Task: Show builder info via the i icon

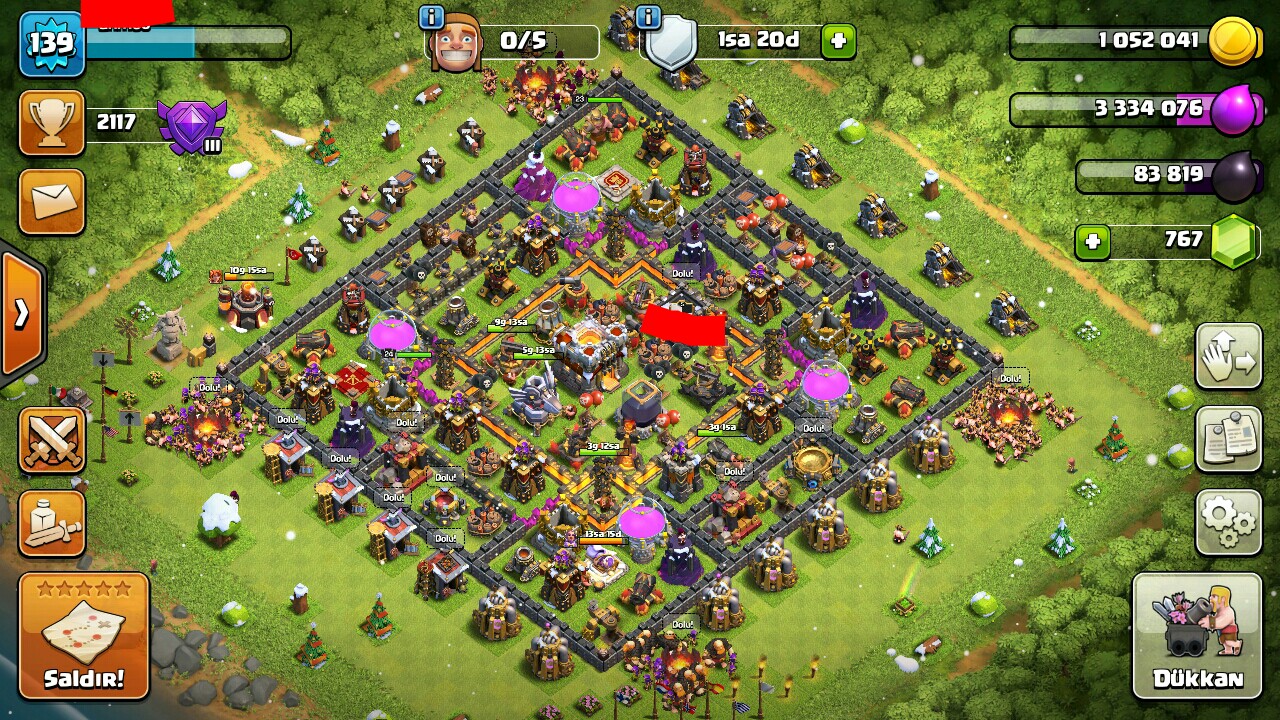Action: (x=432, y=17)
